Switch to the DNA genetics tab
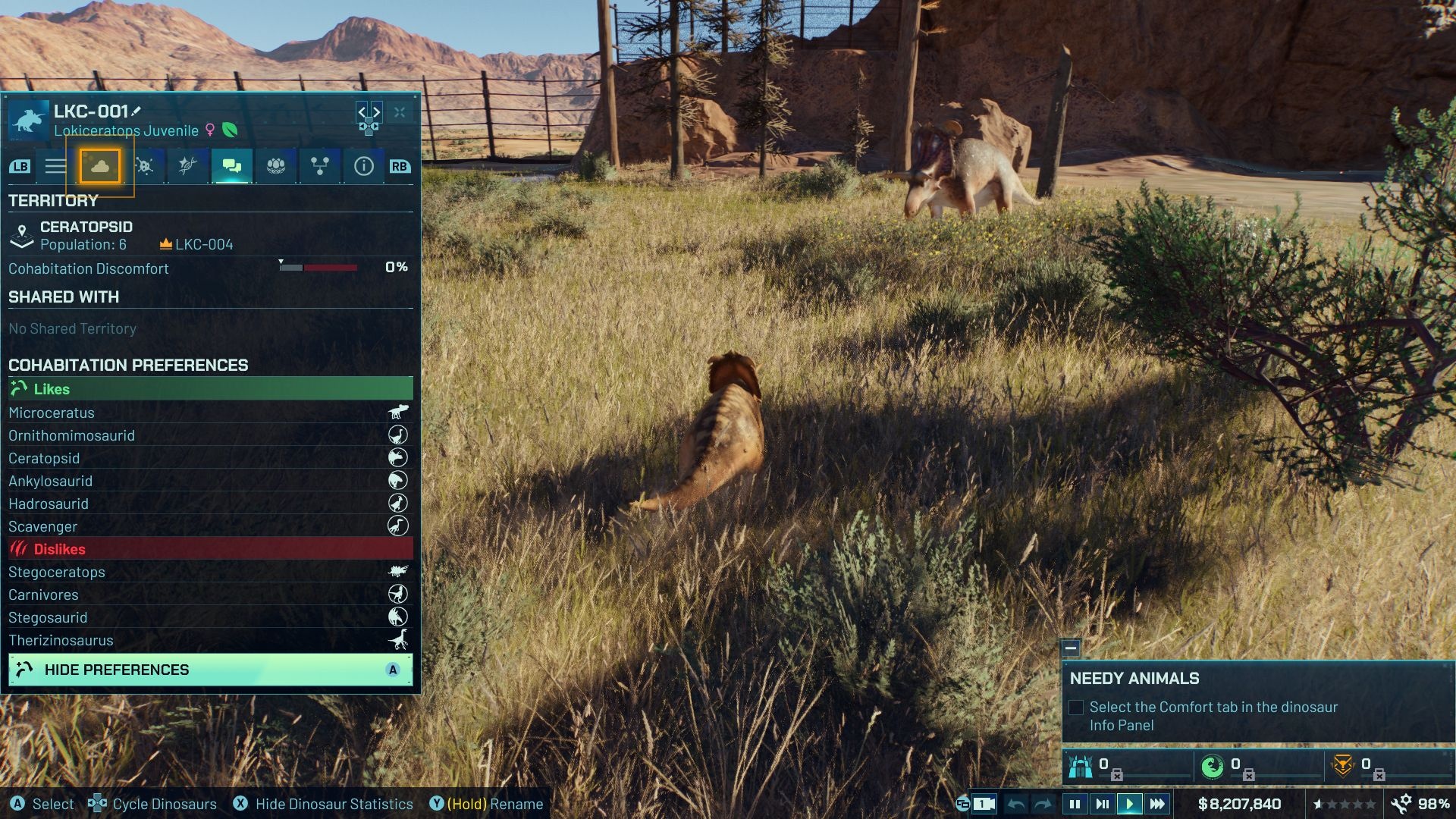 [x=187, y=166]
